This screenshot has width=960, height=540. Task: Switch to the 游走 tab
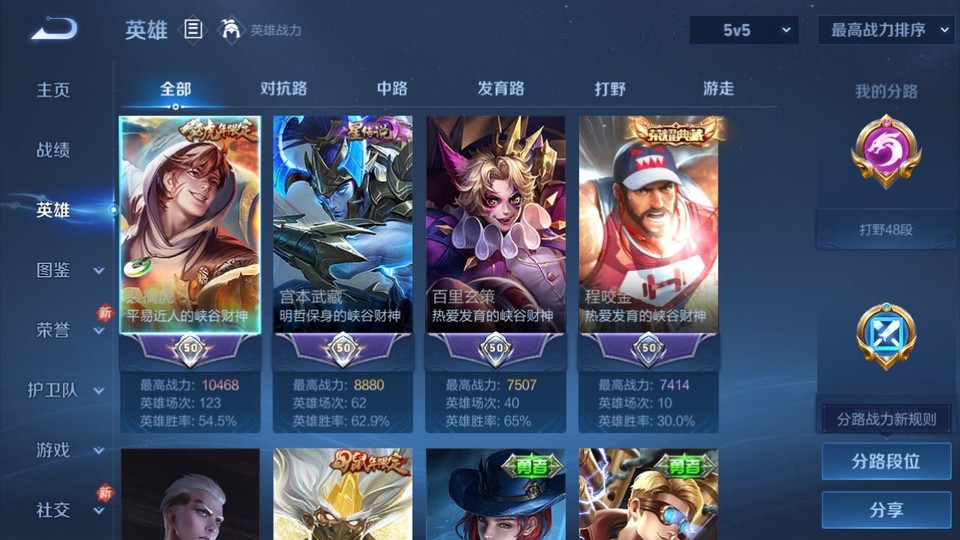(718, 89)
